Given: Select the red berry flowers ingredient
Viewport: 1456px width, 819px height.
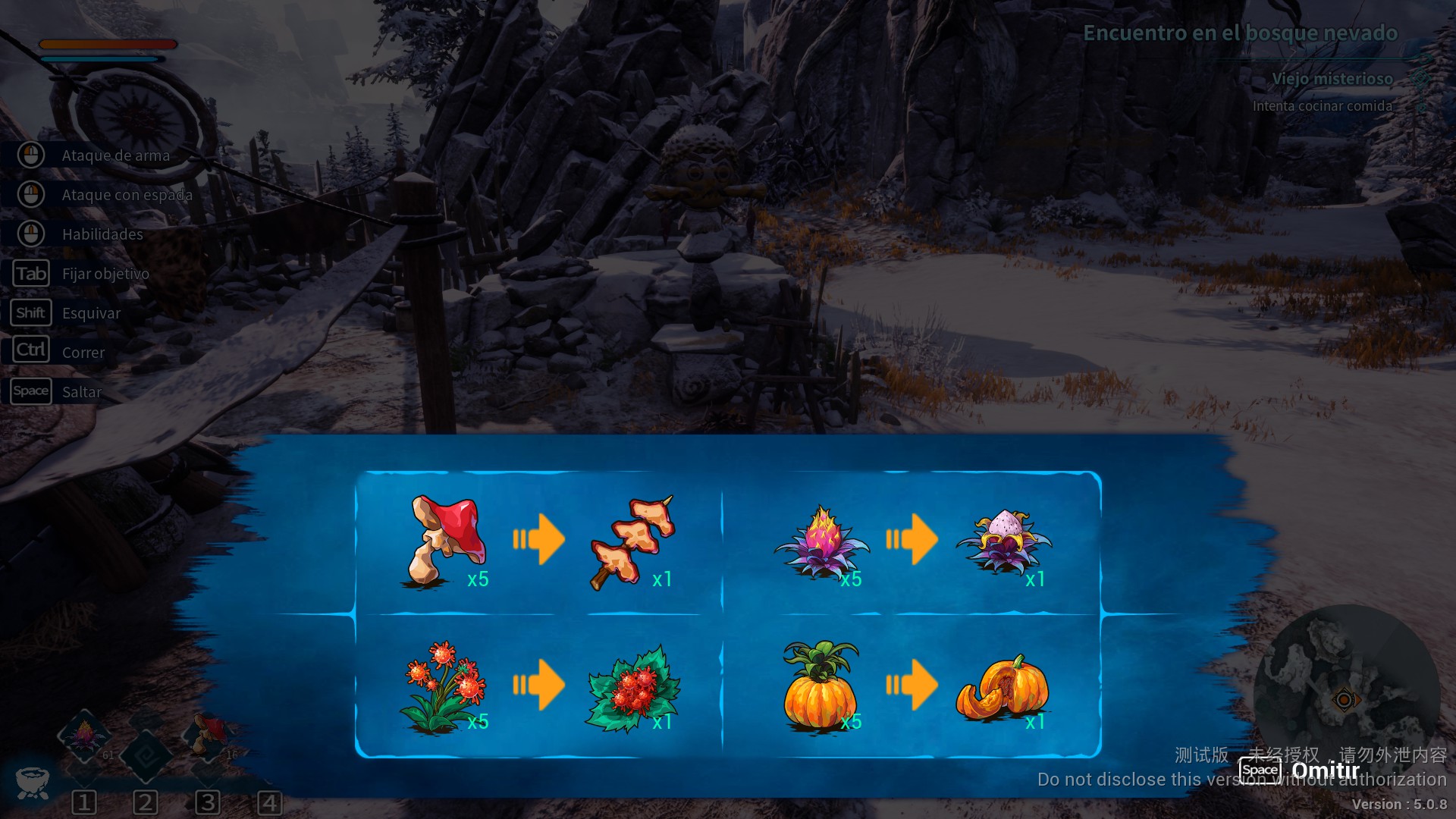Looking at the screenshot, I should tap(442, 686).
